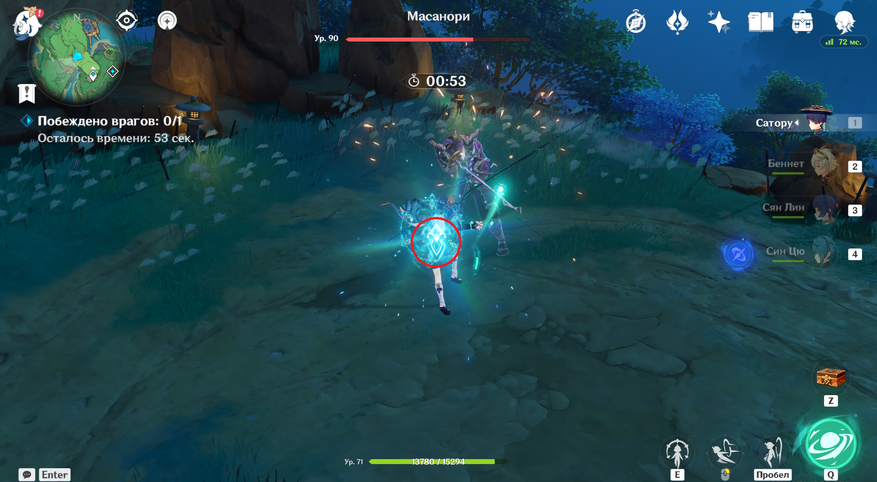This screenshot has height=482, width=877.
Task: Open the compass icon in the top bar
Action: [636, 22]
